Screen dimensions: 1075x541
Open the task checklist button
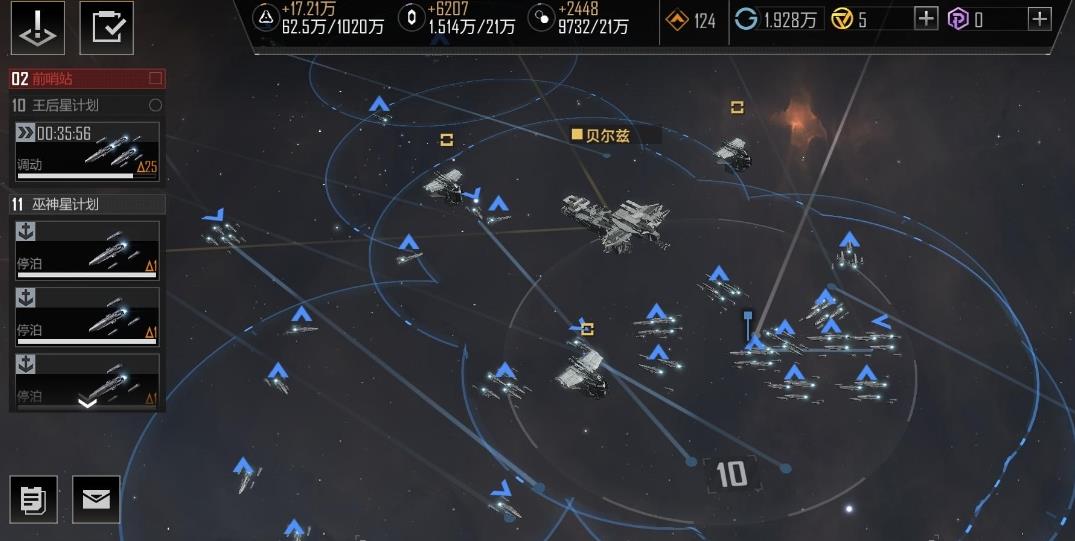(x=106, y=27)
